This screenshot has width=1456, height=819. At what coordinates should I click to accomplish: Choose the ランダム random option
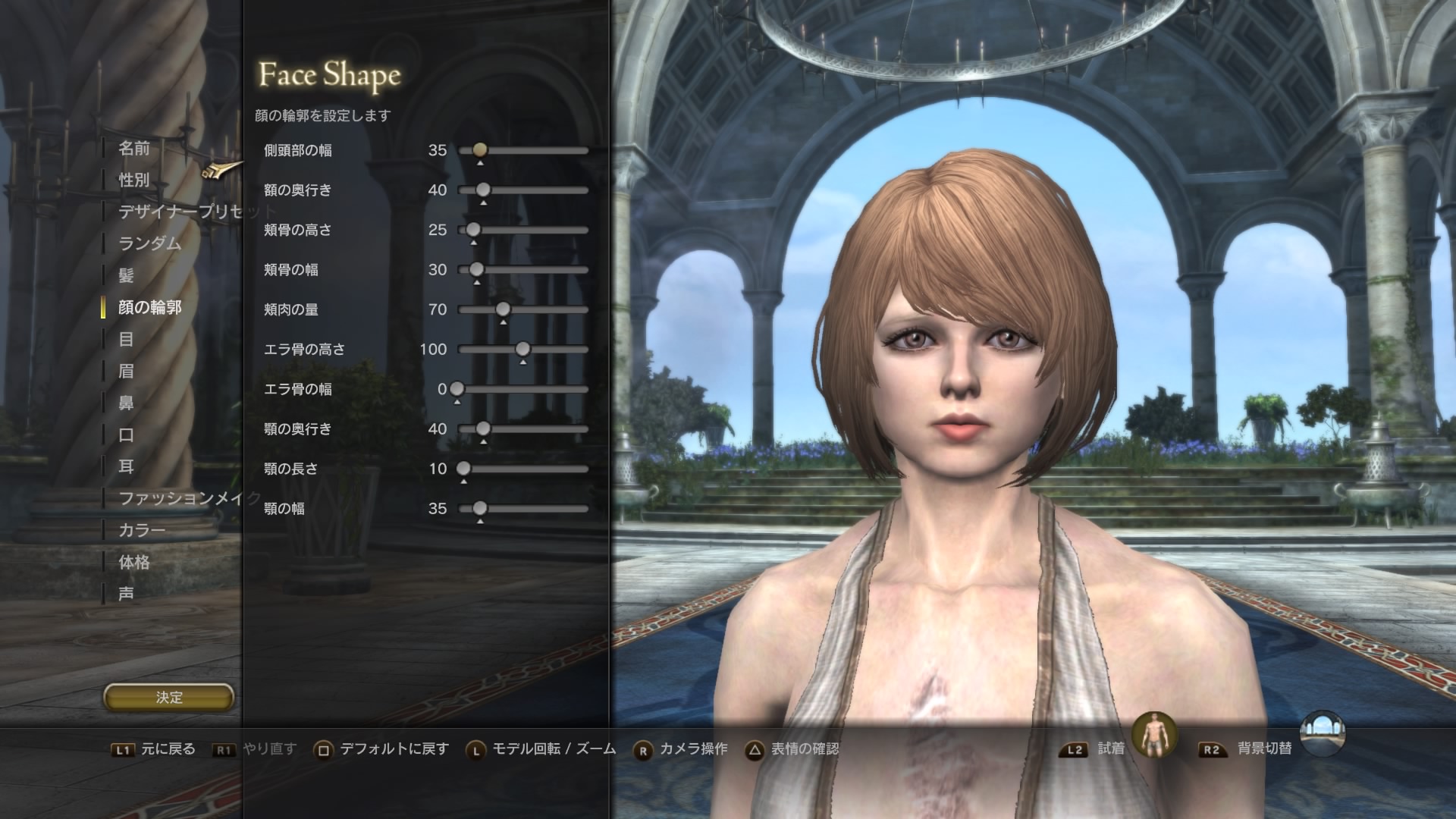(150, 243)
